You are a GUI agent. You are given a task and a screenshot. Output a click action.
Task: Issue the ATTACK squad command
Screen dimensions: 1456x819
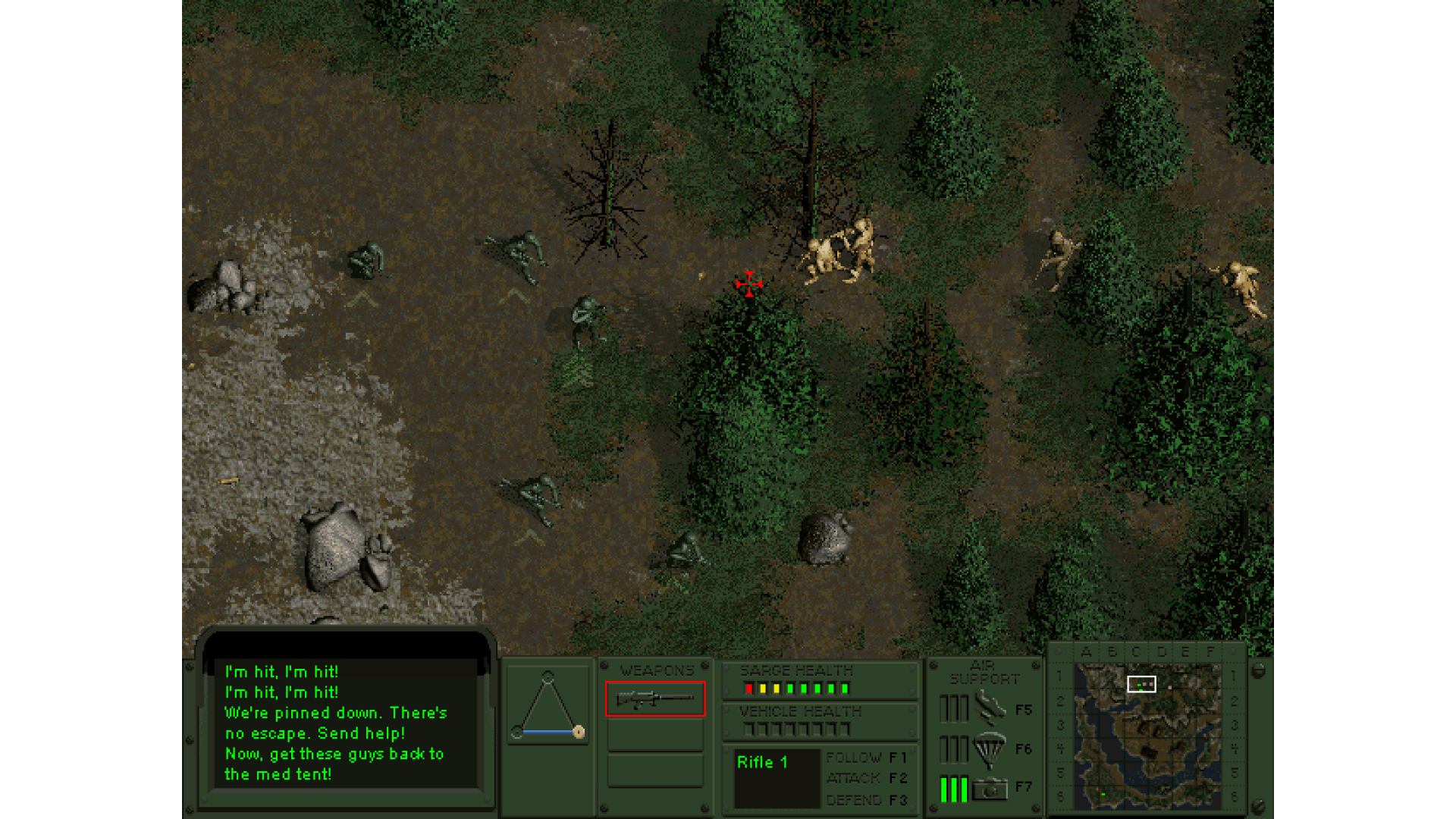click(x=866, y=778)
